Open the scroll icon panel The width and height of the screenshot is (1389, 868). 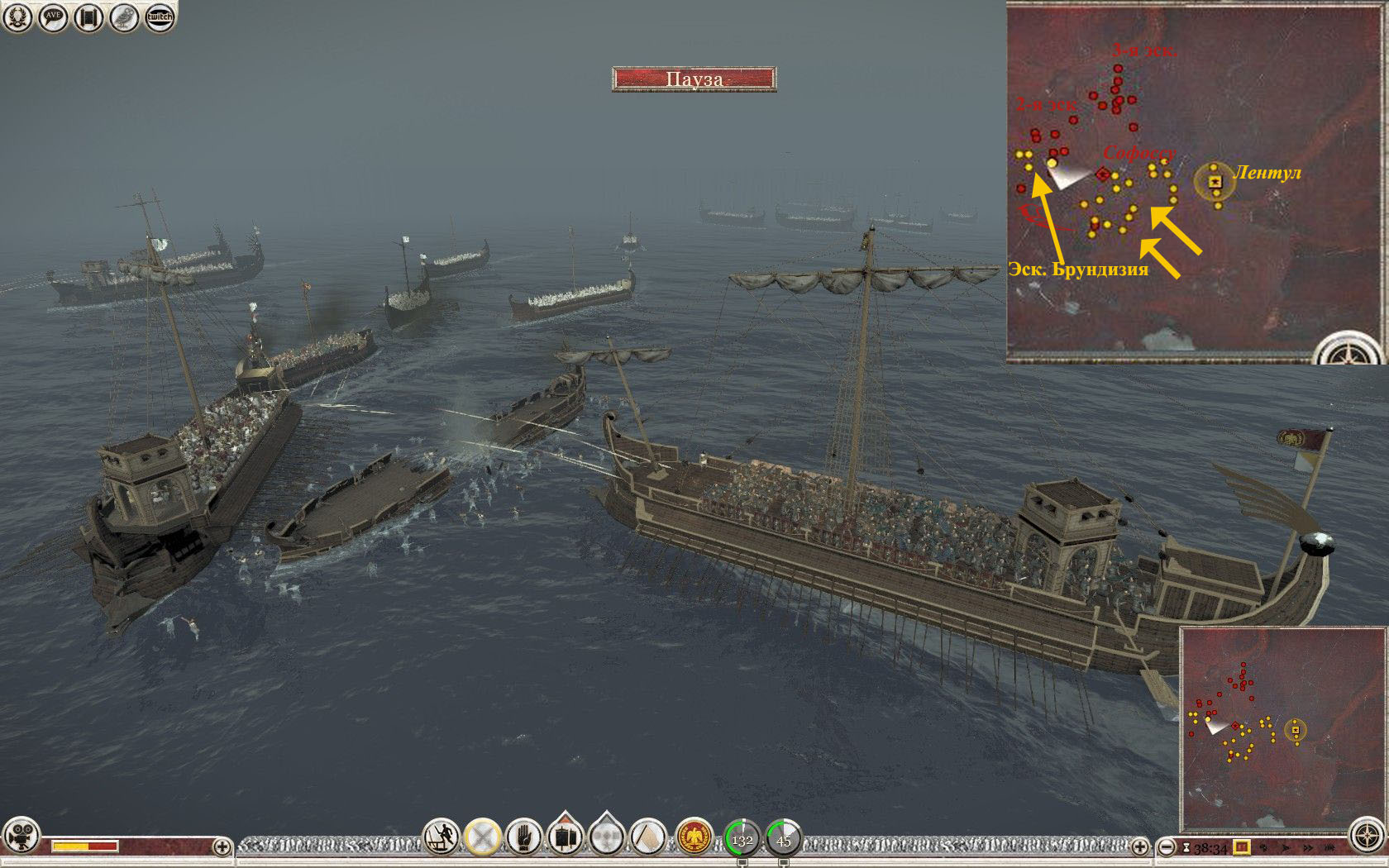click(x=88, y=17)
